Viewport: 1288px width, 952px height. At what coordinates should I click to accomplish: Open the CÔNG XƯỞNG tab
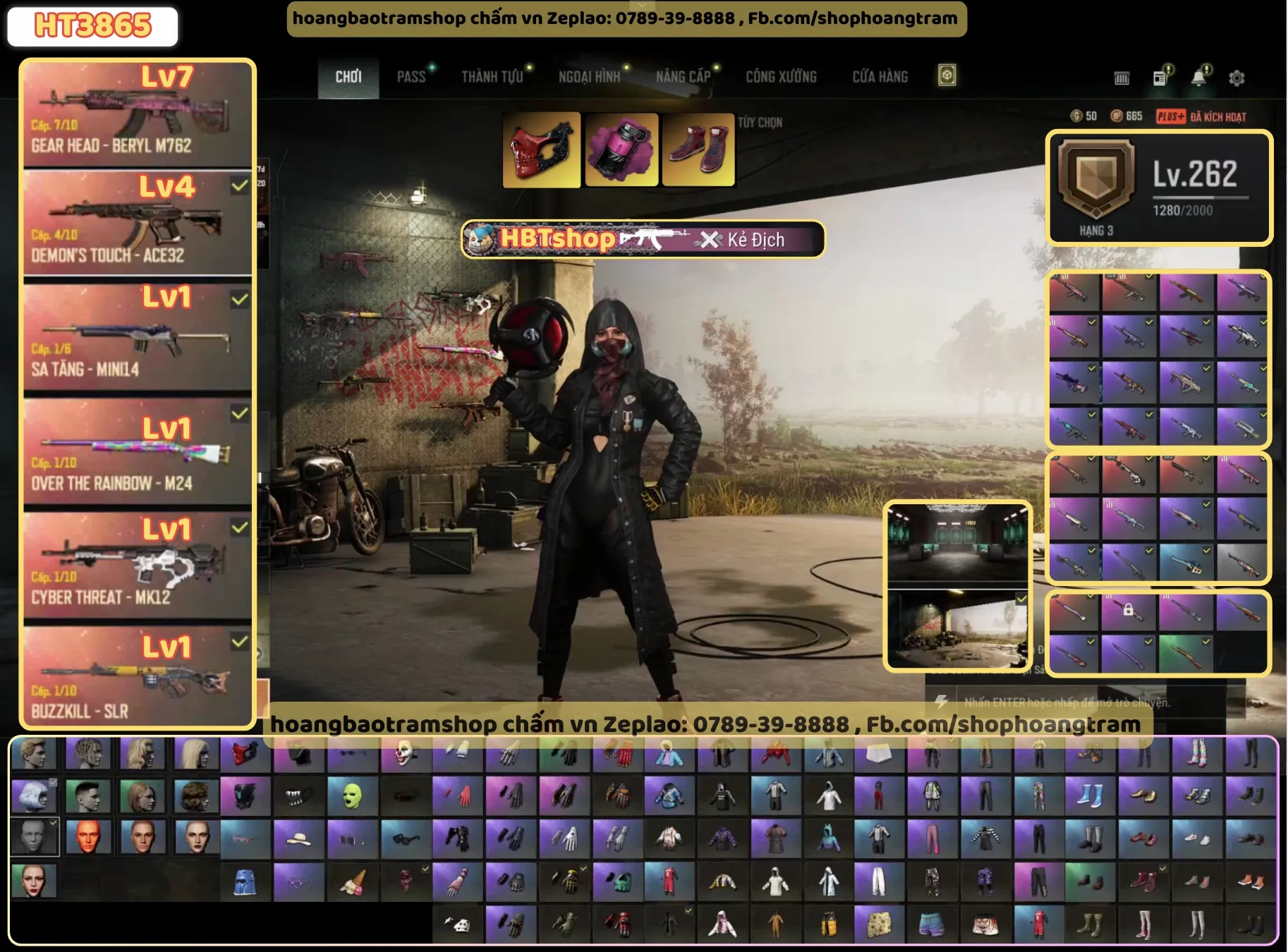[781, 77]
